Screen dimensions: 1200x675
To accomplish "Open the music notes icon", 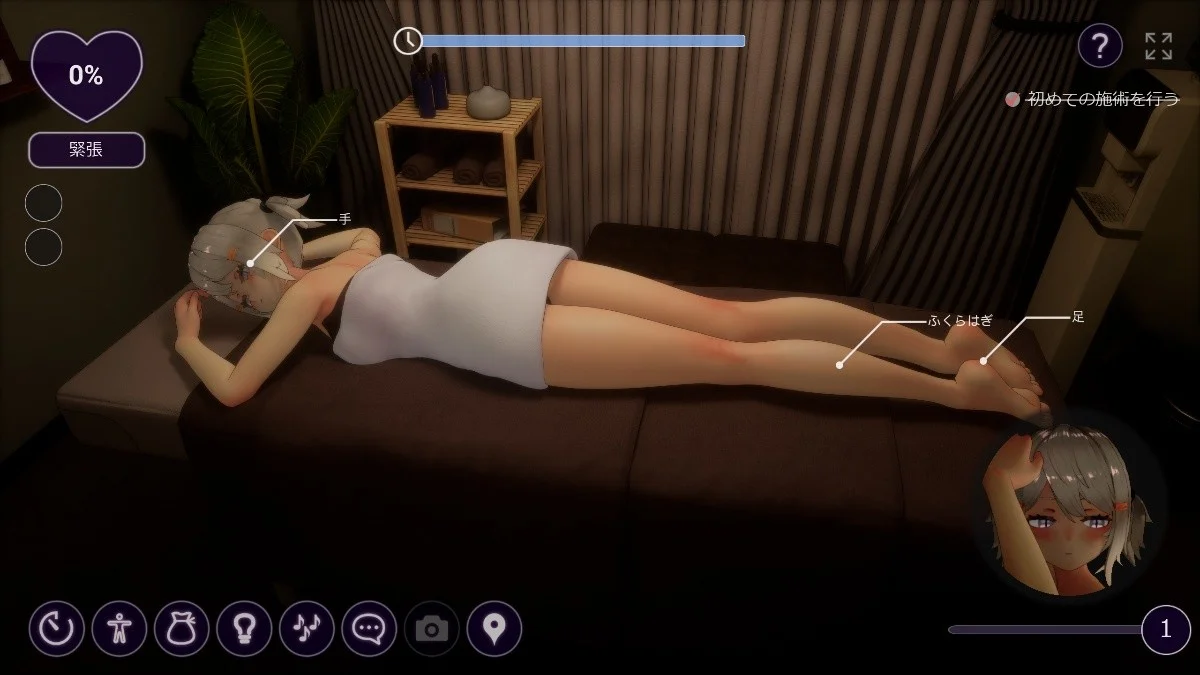I will 307,628.
